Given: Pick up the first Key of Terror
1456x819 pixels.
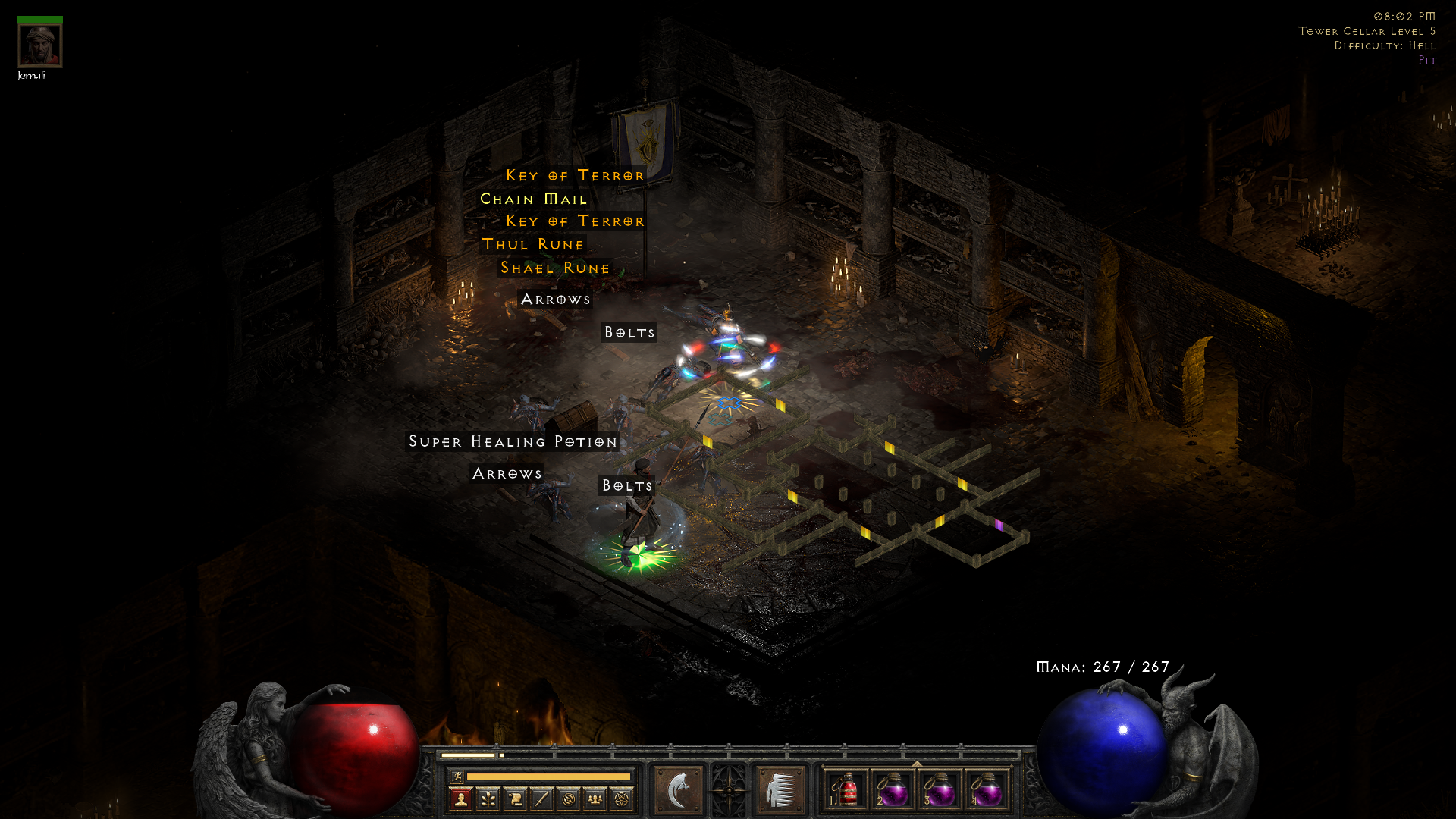Looking at the screenshot, I should 575,175.
